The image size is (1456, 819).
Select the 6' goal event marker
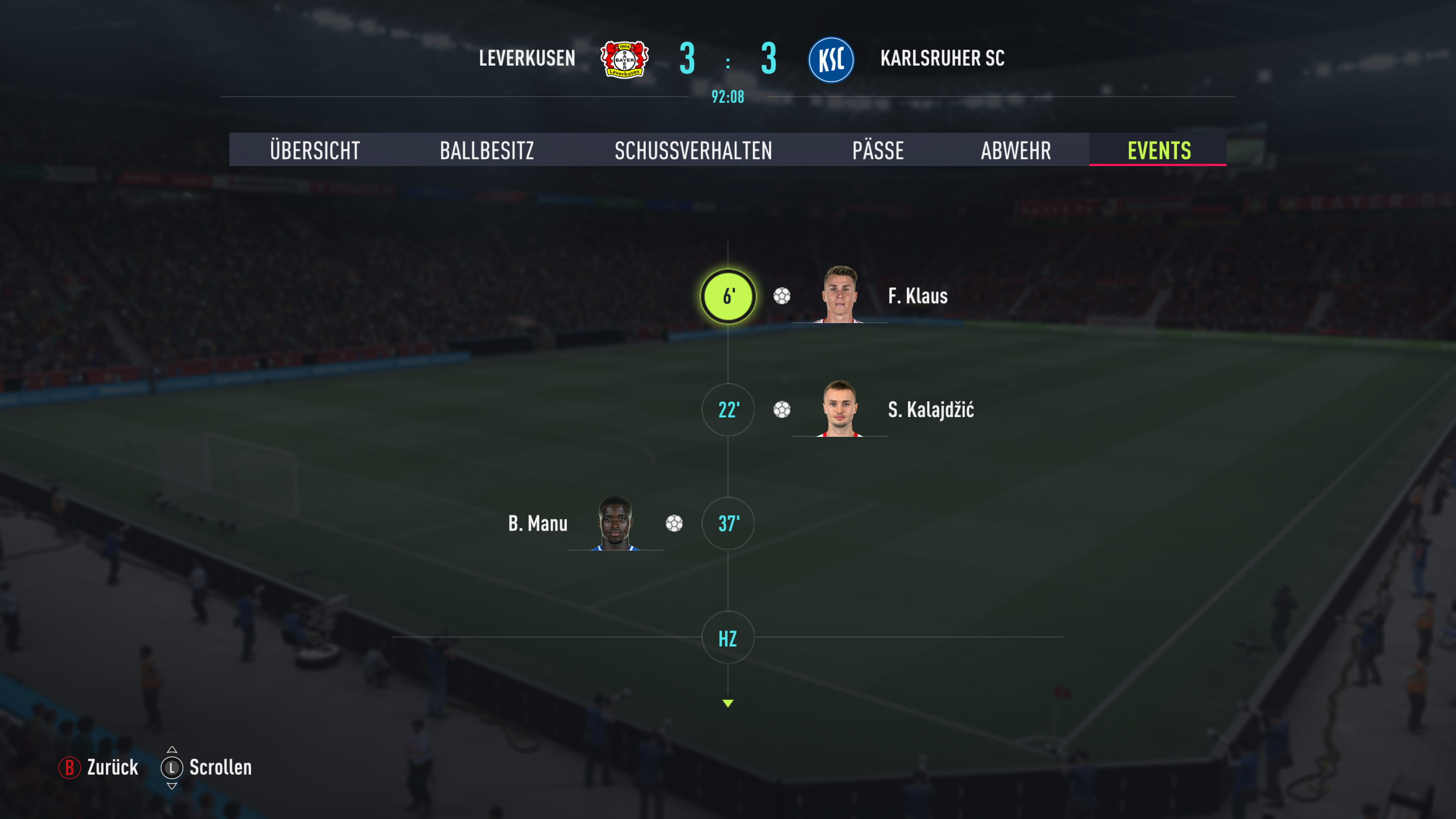point(728,296)
